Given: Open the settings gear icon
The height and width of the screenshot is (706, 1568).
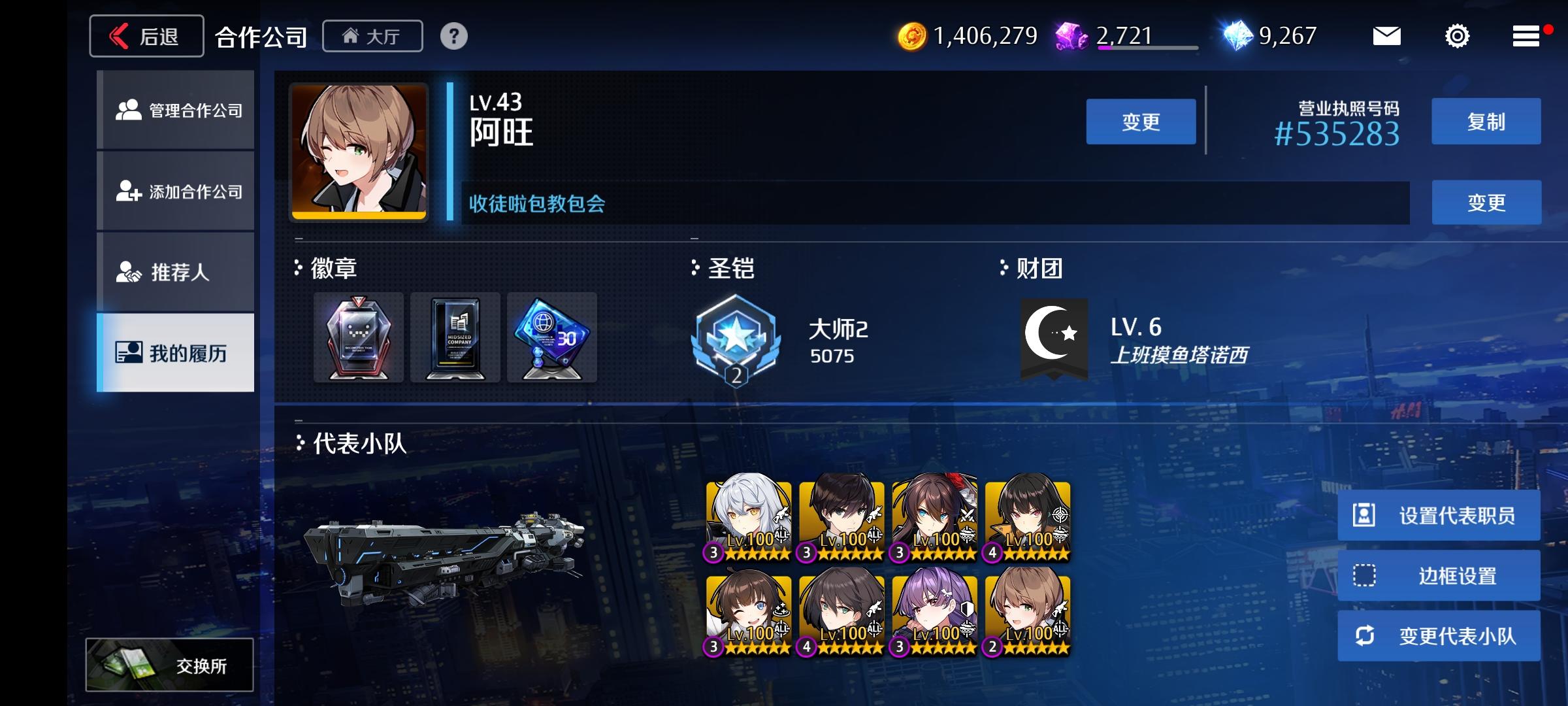Looking at the screenshot, I should [x=1458, y=37].
